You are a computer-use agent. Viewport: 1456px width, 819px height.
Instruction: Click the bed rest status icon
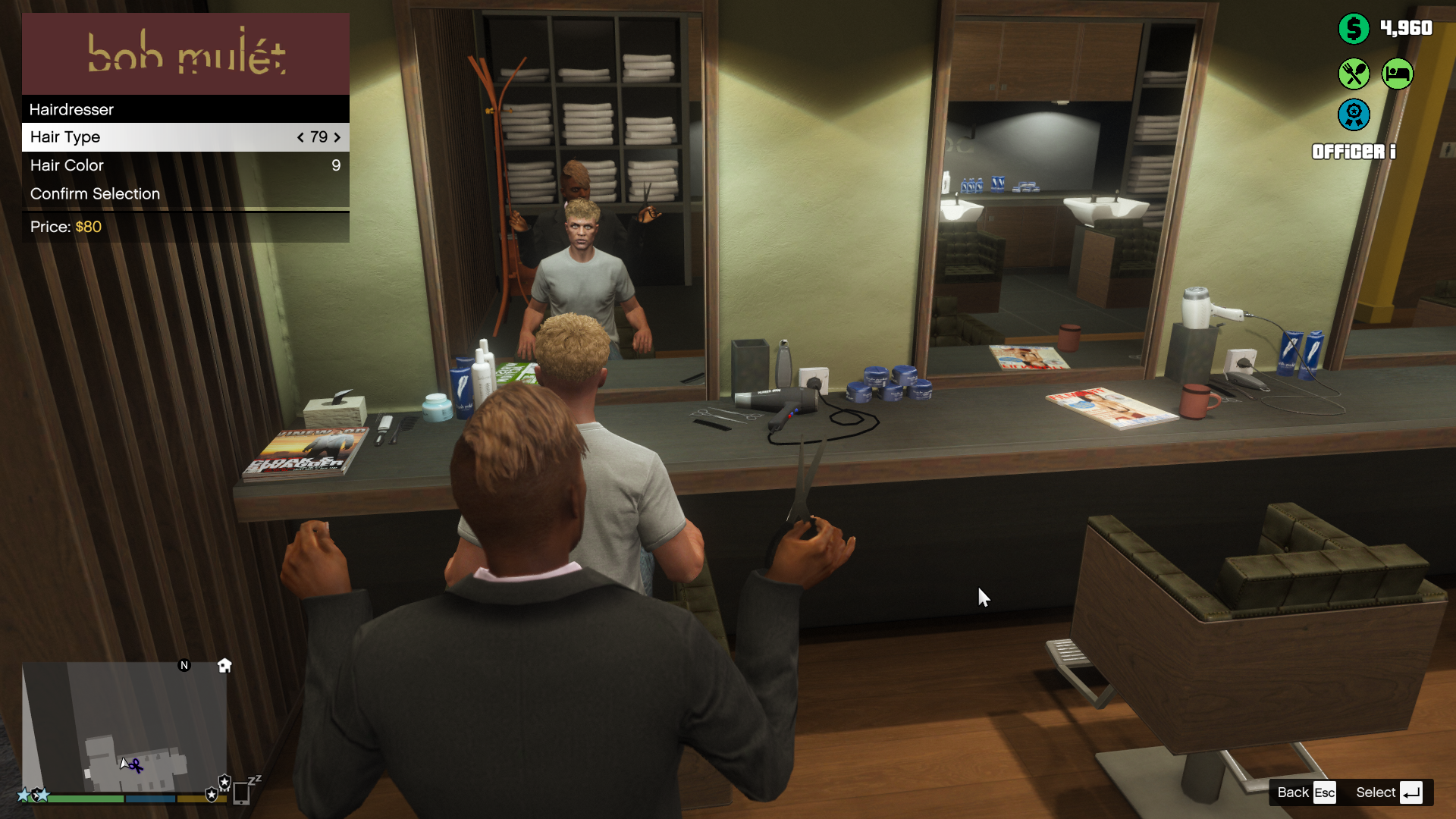[1398, 74]
